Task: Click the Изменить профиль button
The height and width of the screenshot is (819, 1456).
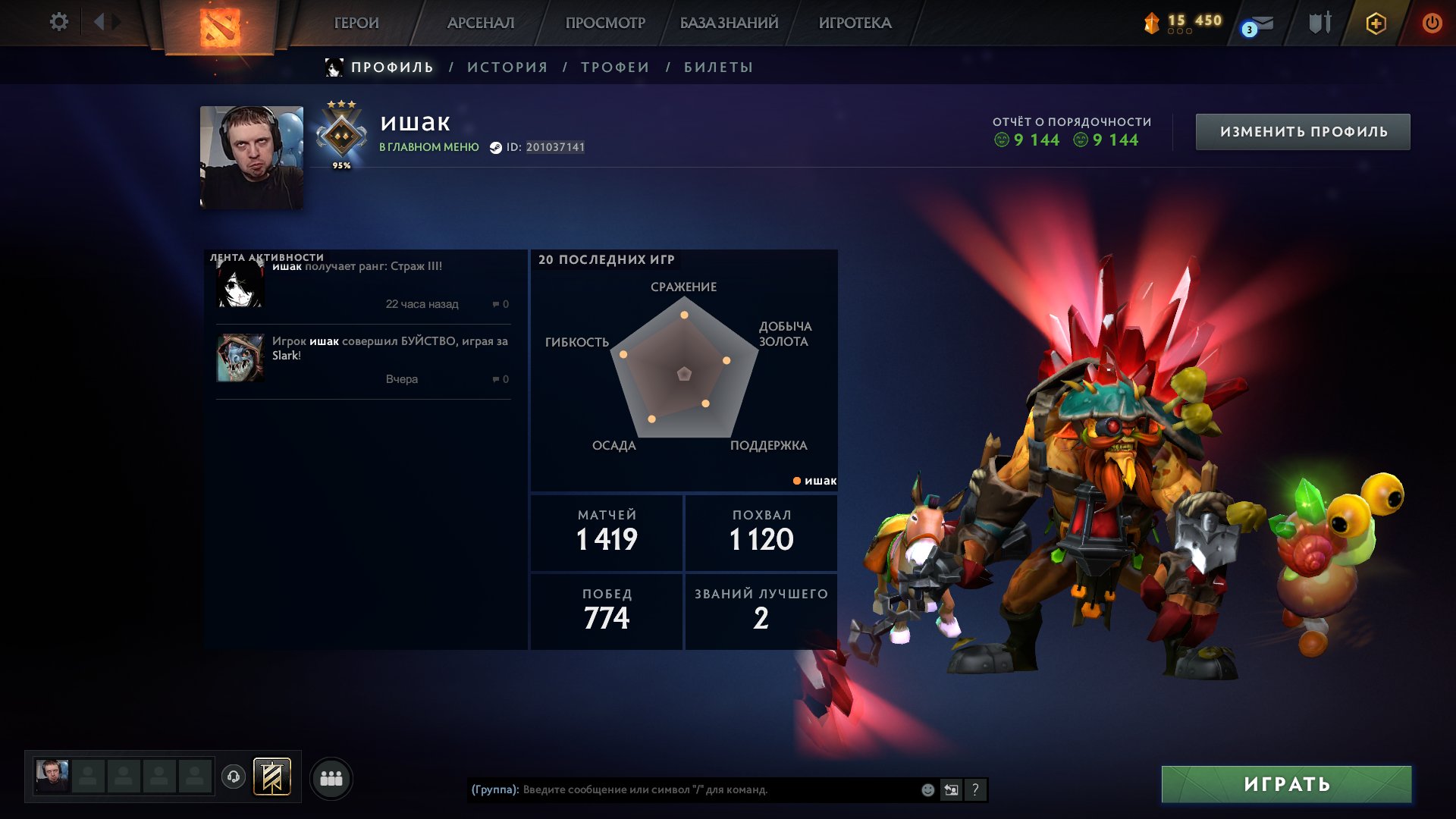Action: [x=1303, y=132]
